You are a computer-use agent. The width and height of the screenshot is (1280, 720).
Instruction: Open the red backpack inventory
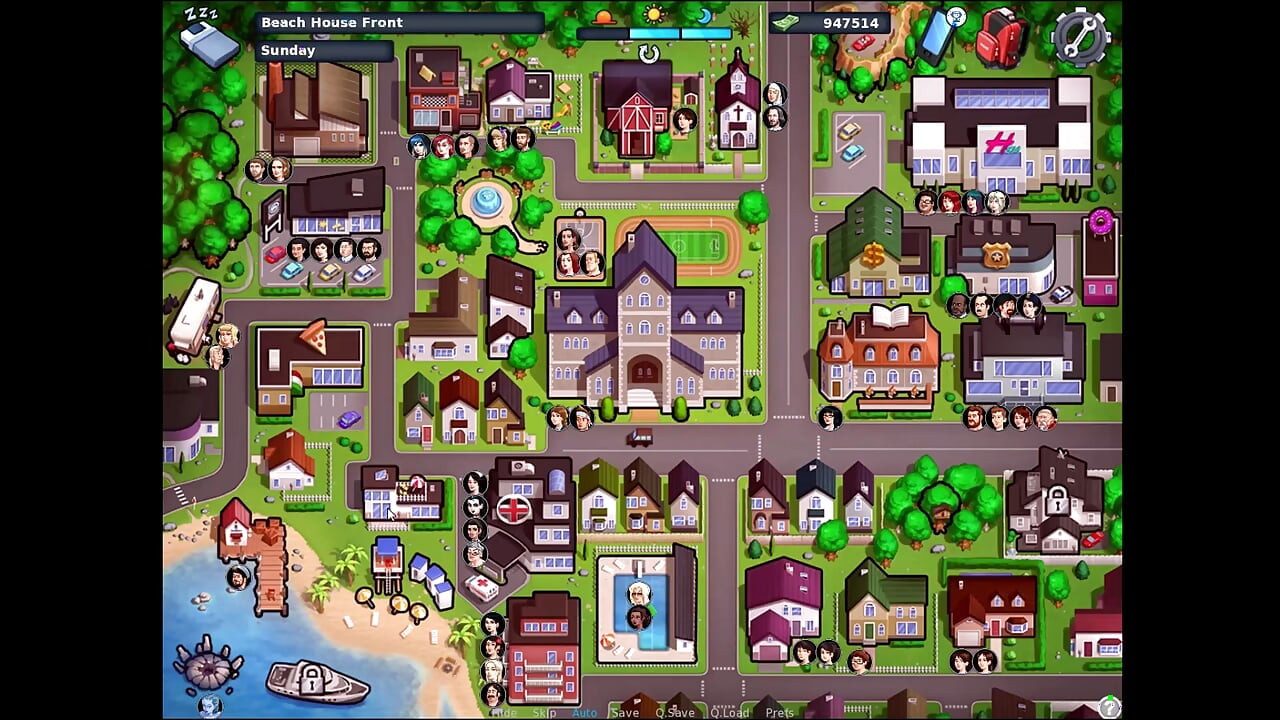pyautogui.click(x=1001, y=38)
